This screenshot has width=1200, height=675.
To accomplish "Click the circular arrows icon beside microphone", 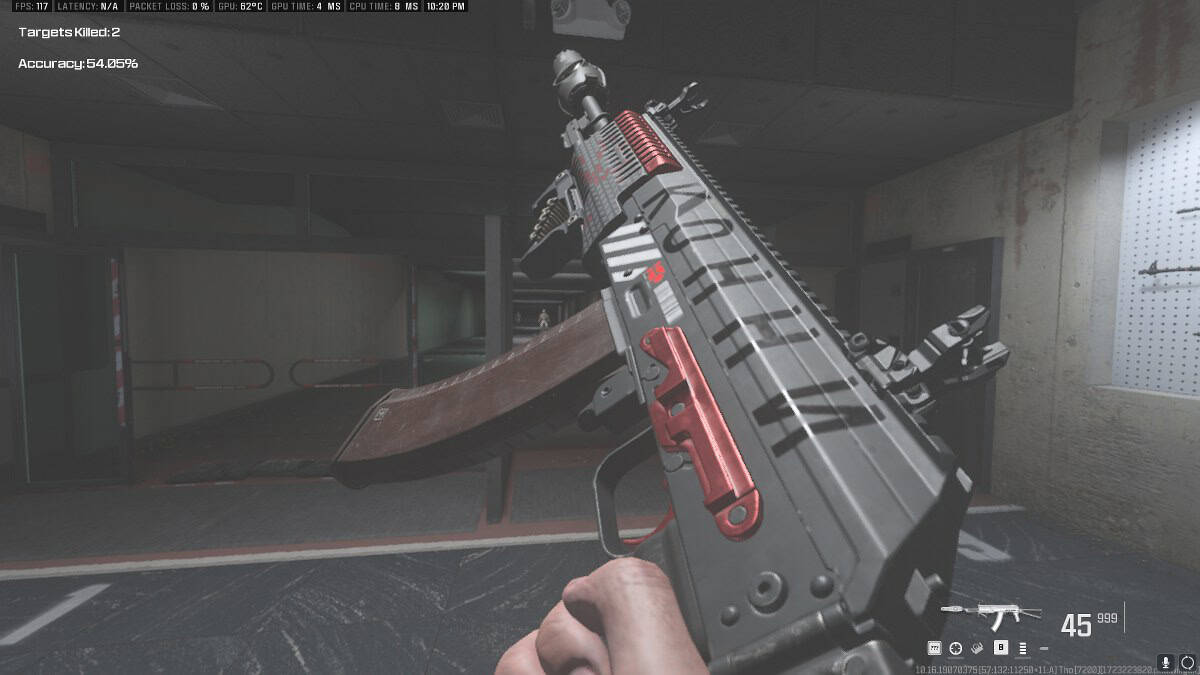I will [1187, 662].
